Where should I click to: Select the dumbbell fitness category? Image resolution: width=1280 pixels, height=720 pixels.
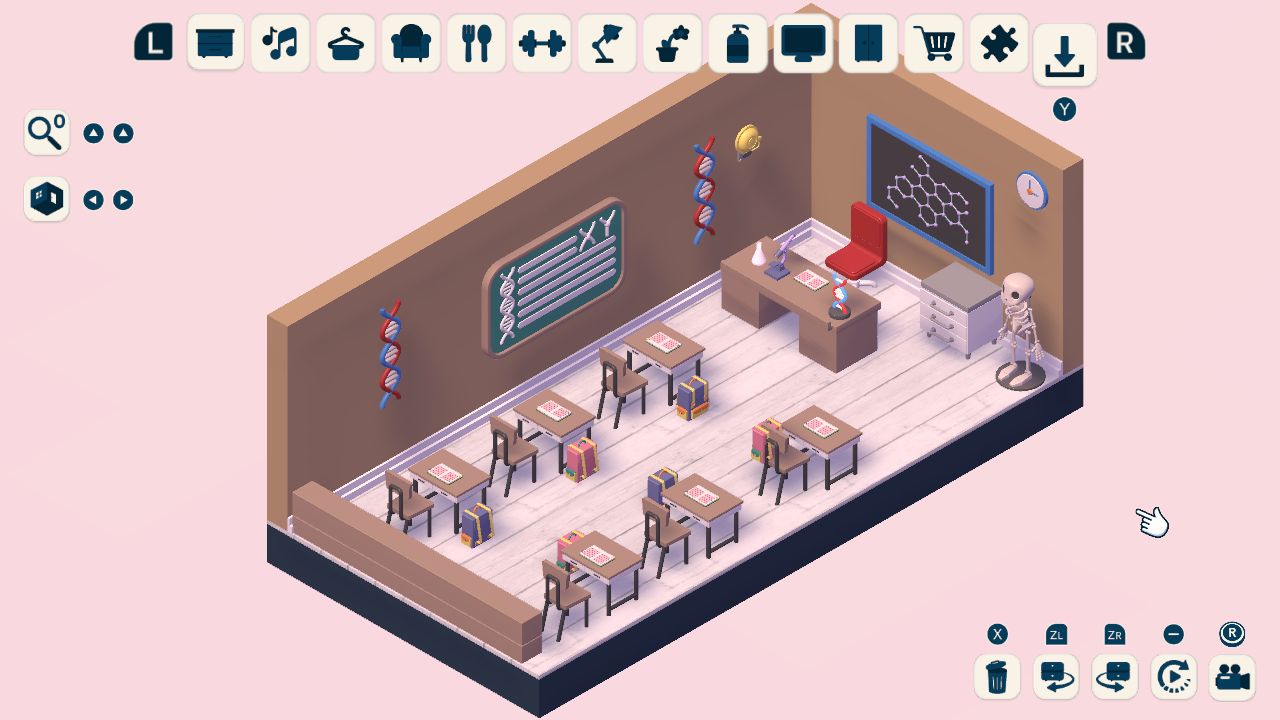tap(541, 43)
